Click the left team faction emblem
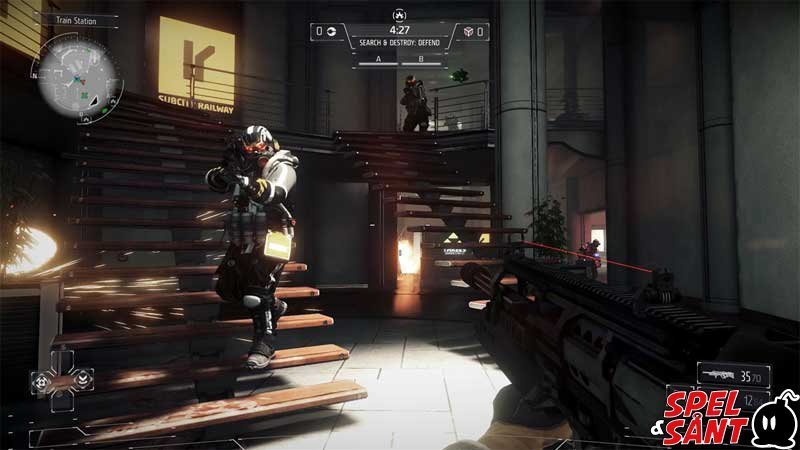The image size is (800, 450). click(x=332, y=32)
